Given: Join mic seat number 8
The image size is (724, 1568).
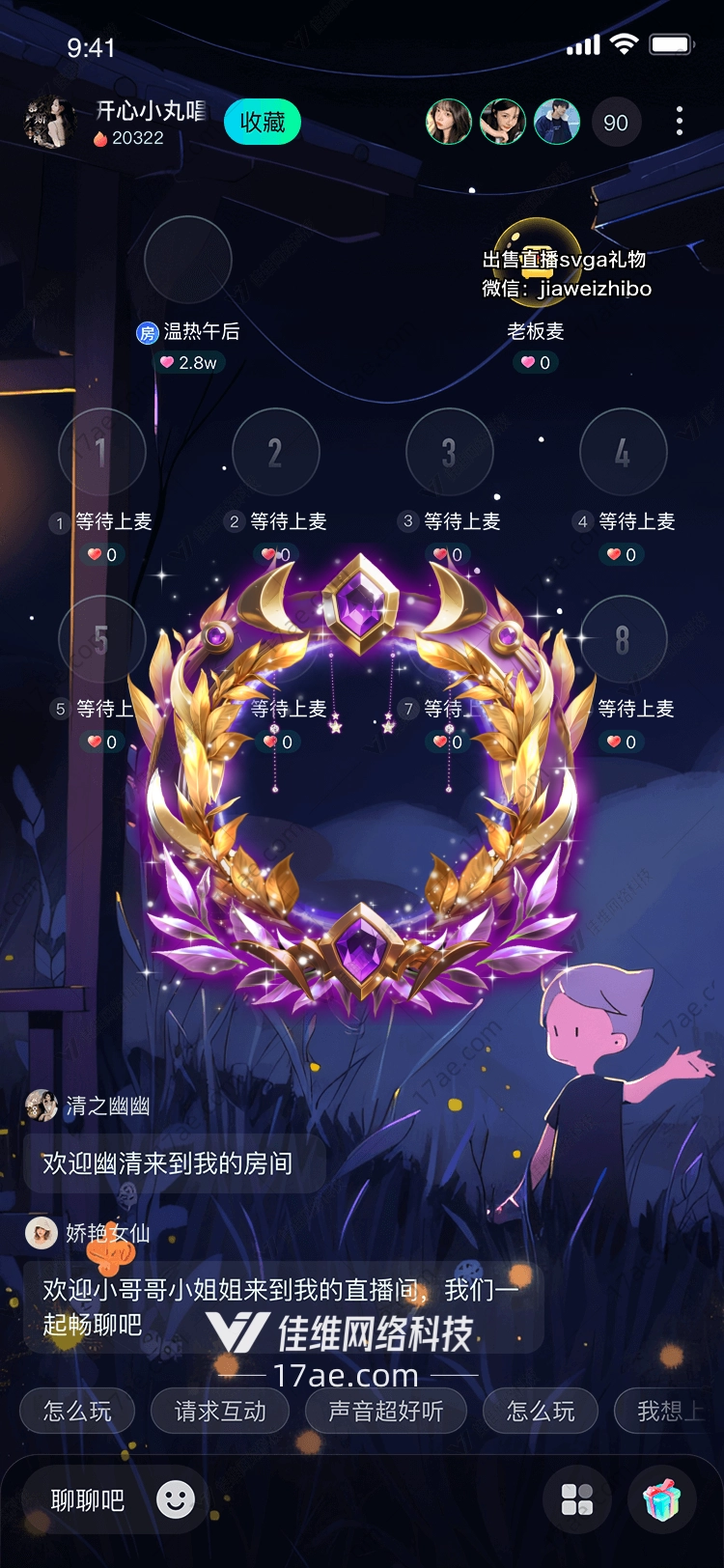Looking at the screenshot, I should [624, 639].
